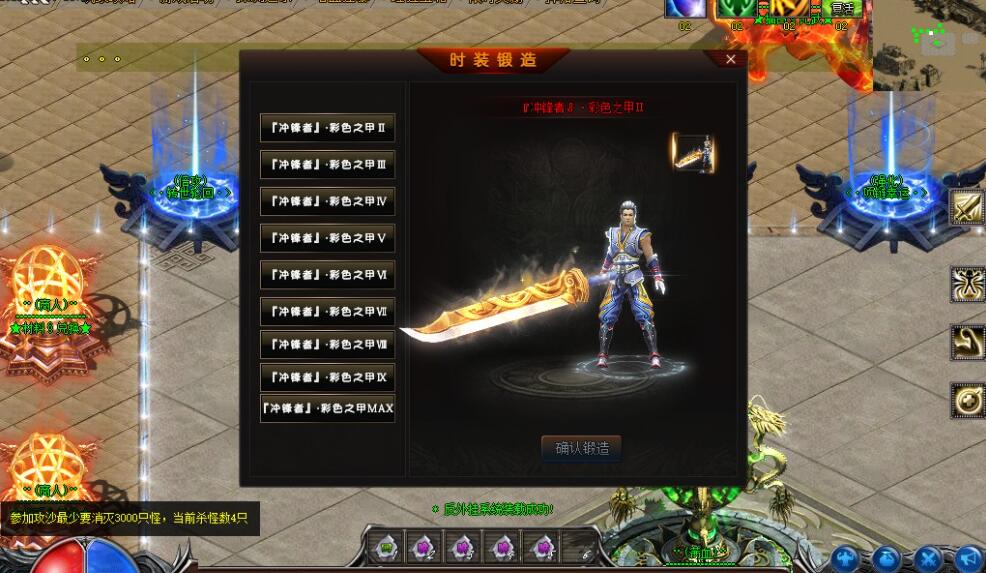
Task: Choose 『冲锋者』·彩色之甲Ⅲ from the list
Action: point(327,164)
